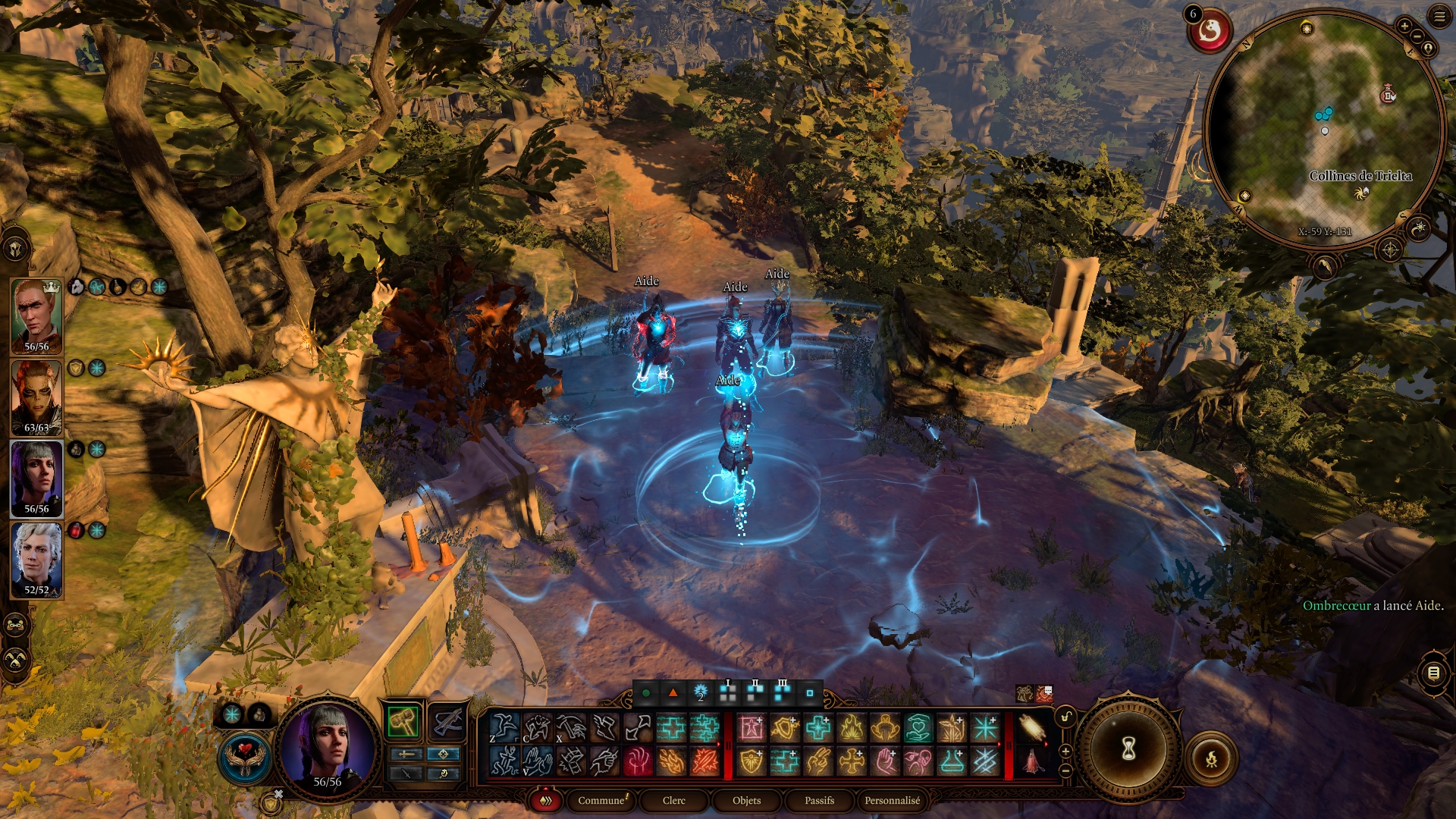Open the campfire rest button

1211,758
